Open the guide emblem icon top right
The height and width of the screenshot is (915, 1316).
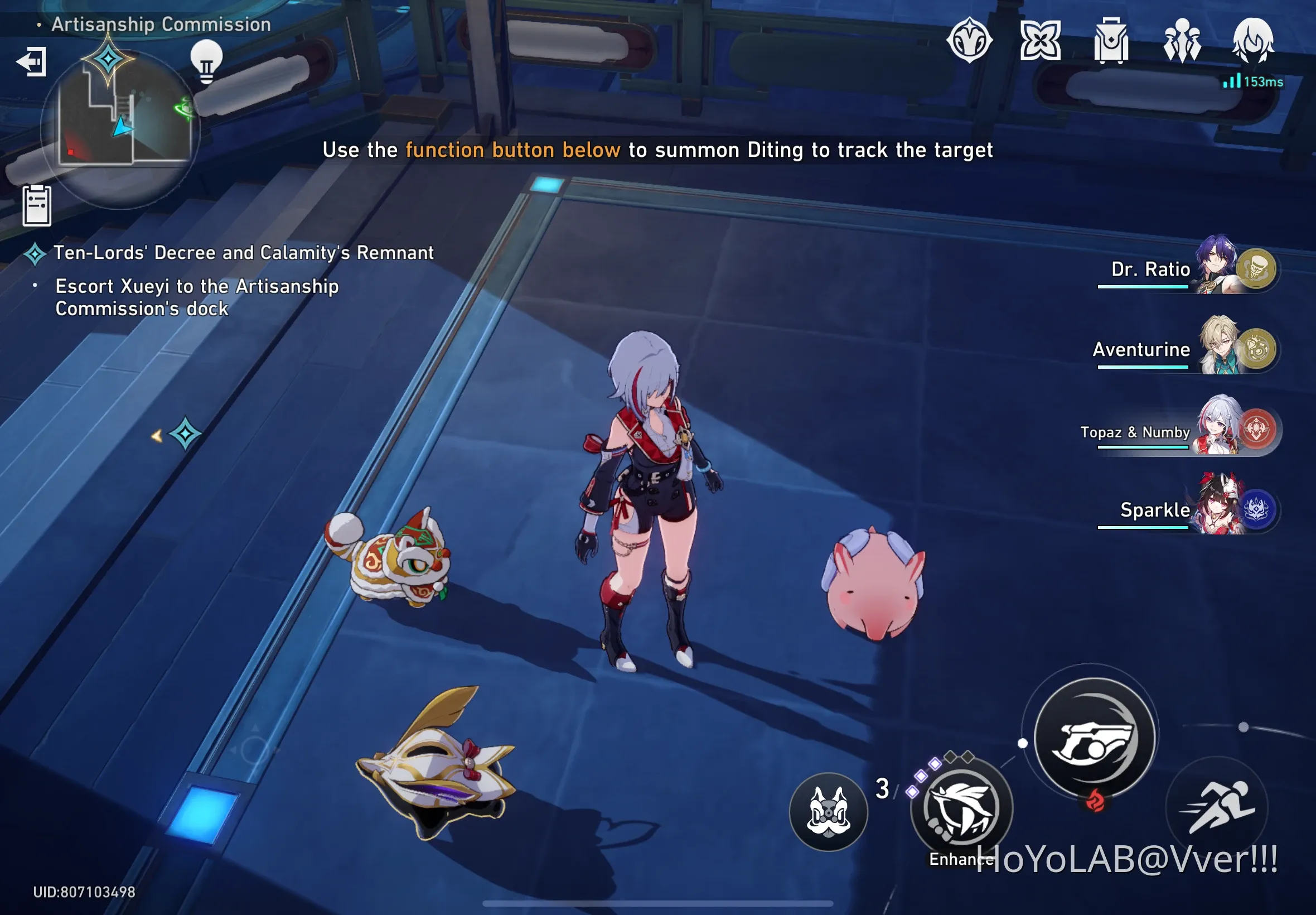pyautogui.click(x=969, y=41)
